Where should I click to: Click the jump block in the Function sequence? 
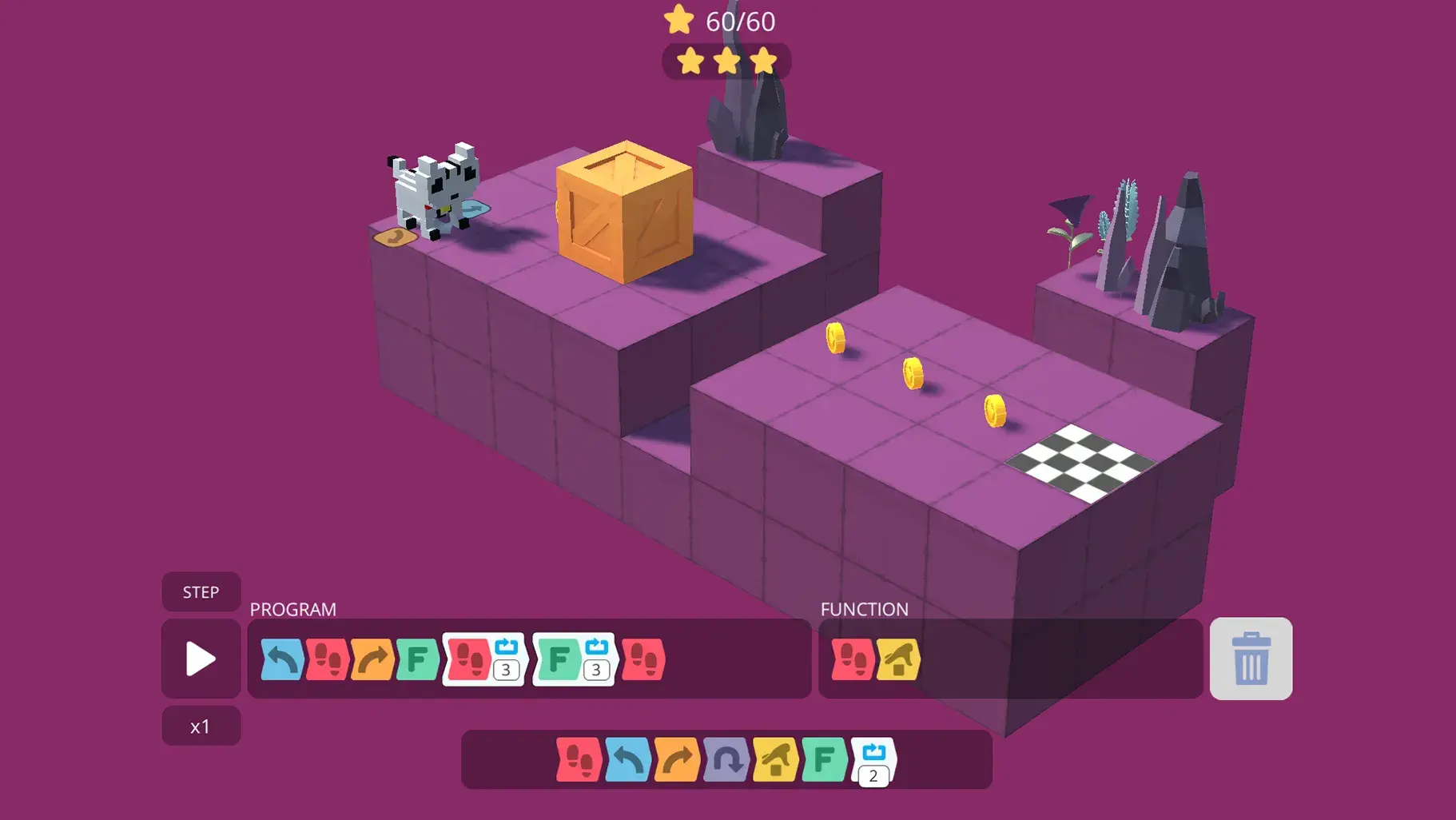[x=898, y=659]
